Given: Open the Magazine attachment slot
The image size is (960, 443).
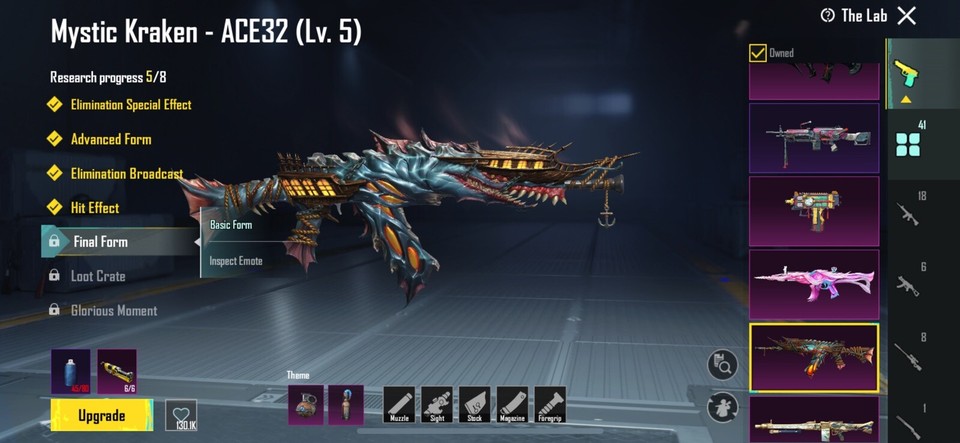Looking at the screenshot, I should coord(512,404).
